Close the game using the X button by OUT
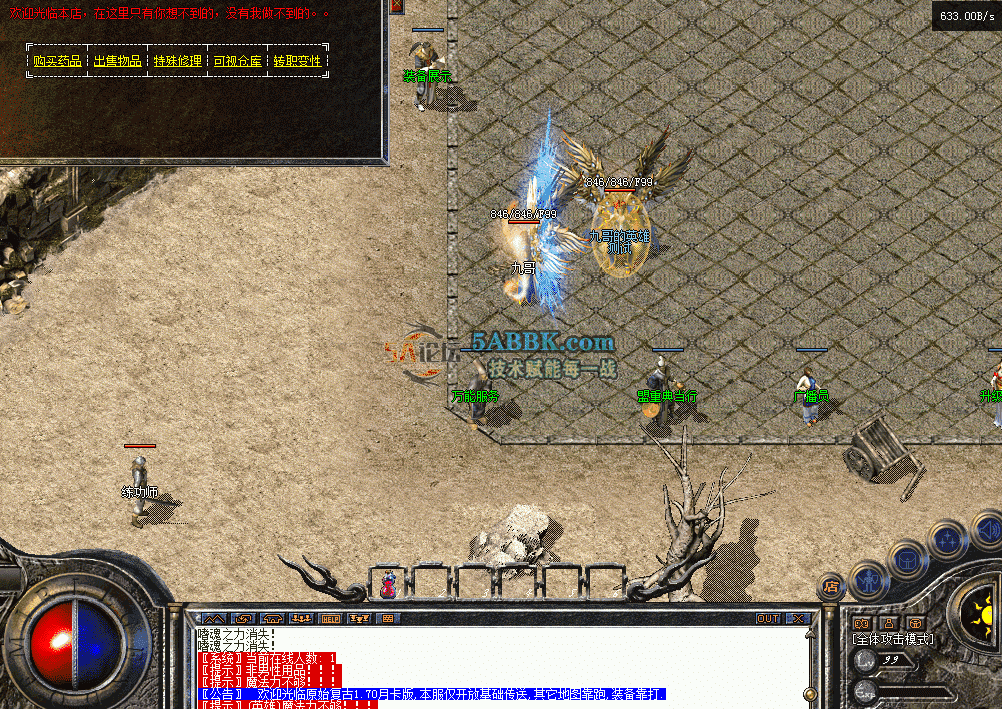This screenshot has height=709, width=1002. 796,619
